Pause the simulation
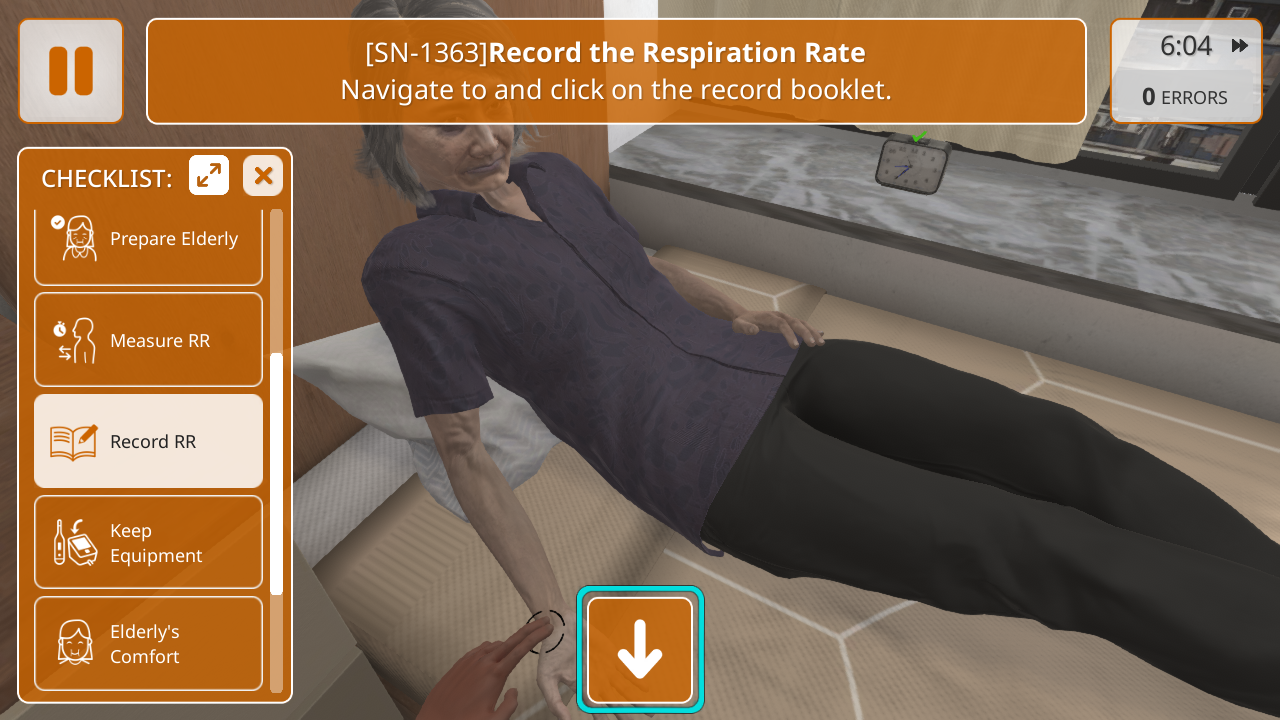This screenshot has width=1280, height=720. [x=71, y=71]
